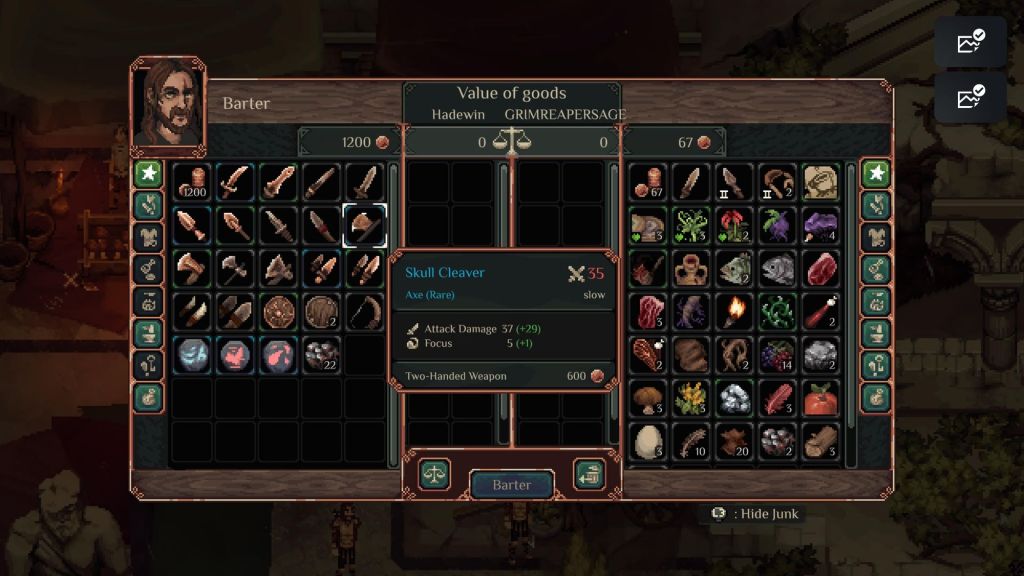Select the egg stack in your inventory
The image size is (1024, 576).
[x=649, y=441]
